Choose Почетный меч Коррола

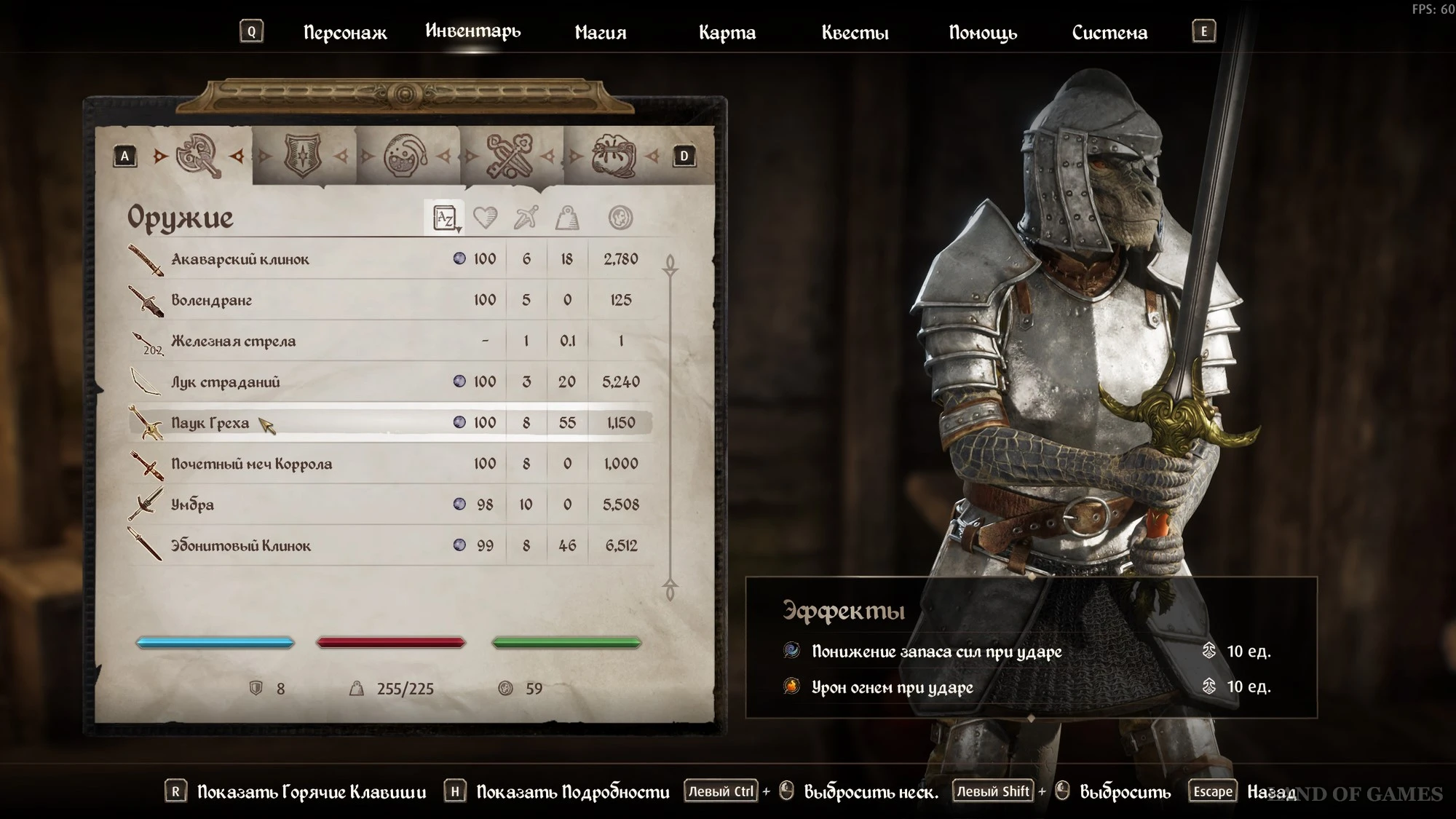(251, 464)
